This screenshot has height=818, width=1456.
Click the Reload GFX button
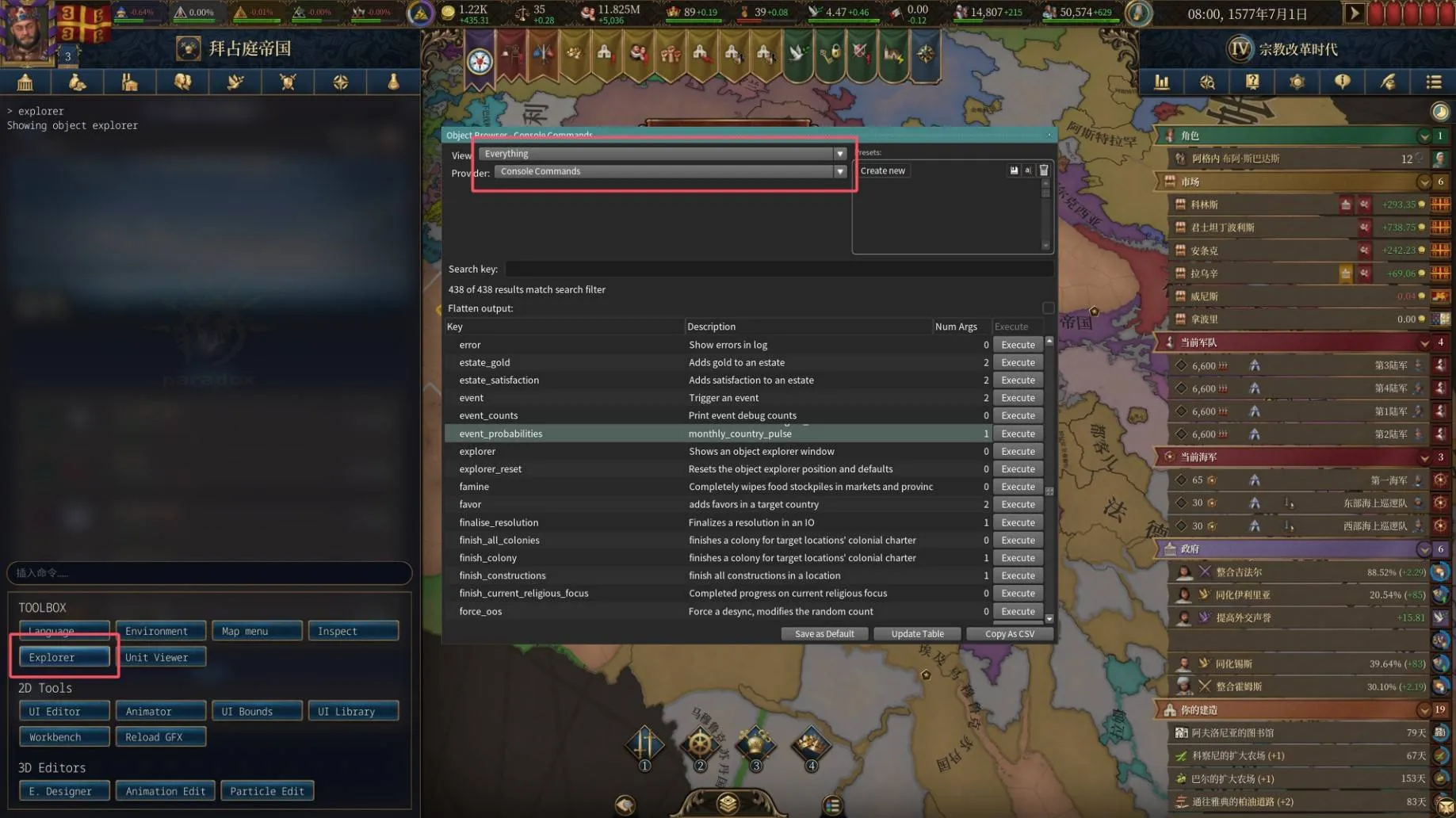tap(160, 737)
